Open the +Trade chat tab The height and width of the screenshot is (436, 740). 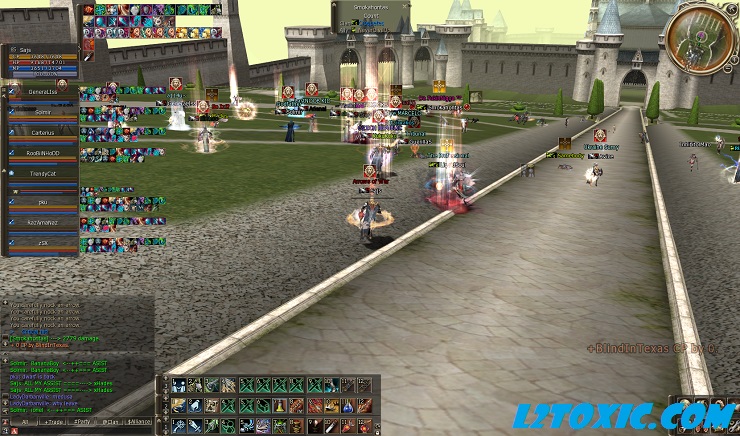coord(54,422)
